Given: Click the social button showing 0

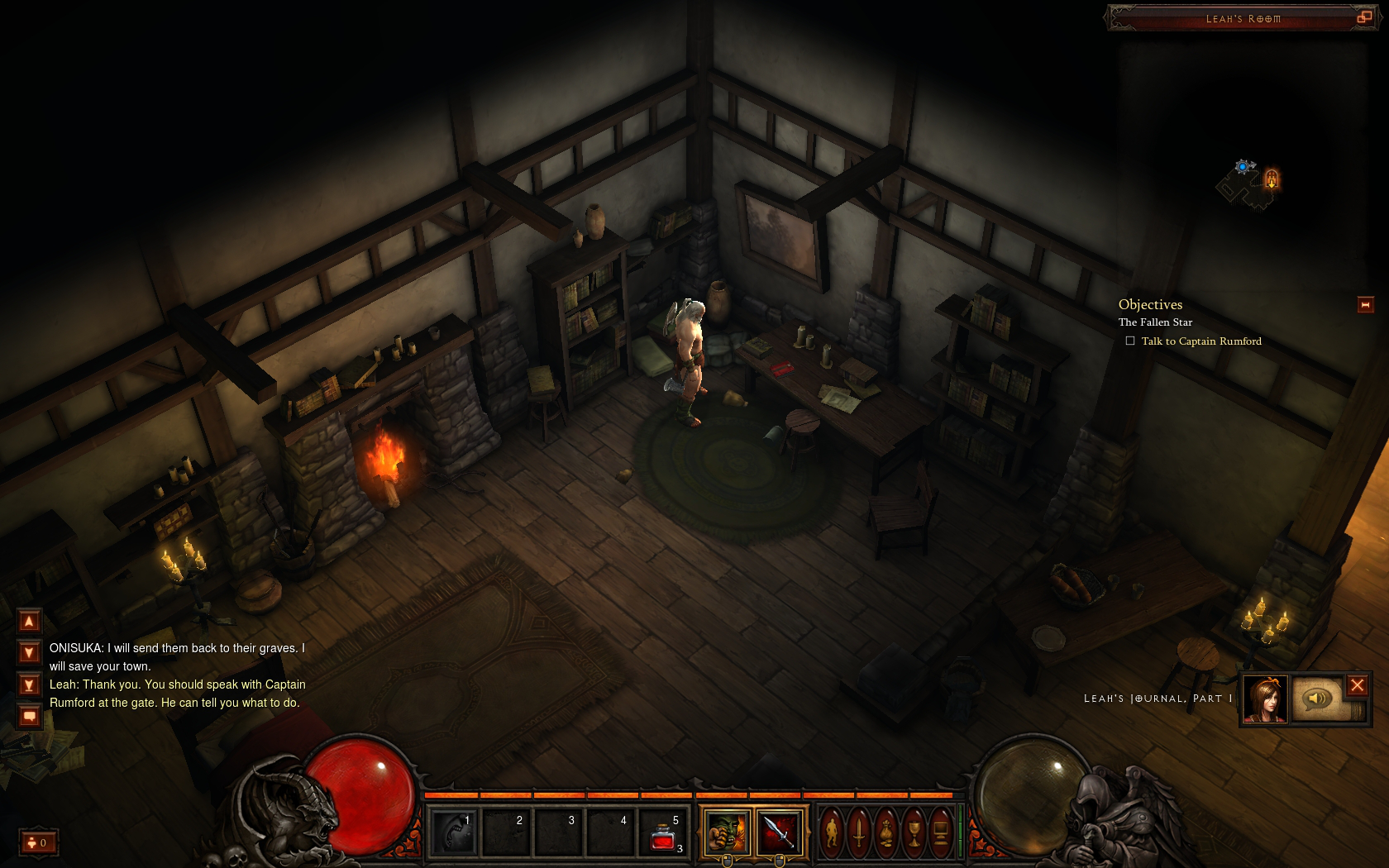Looking at the screenshot, I should pos(38,842).
